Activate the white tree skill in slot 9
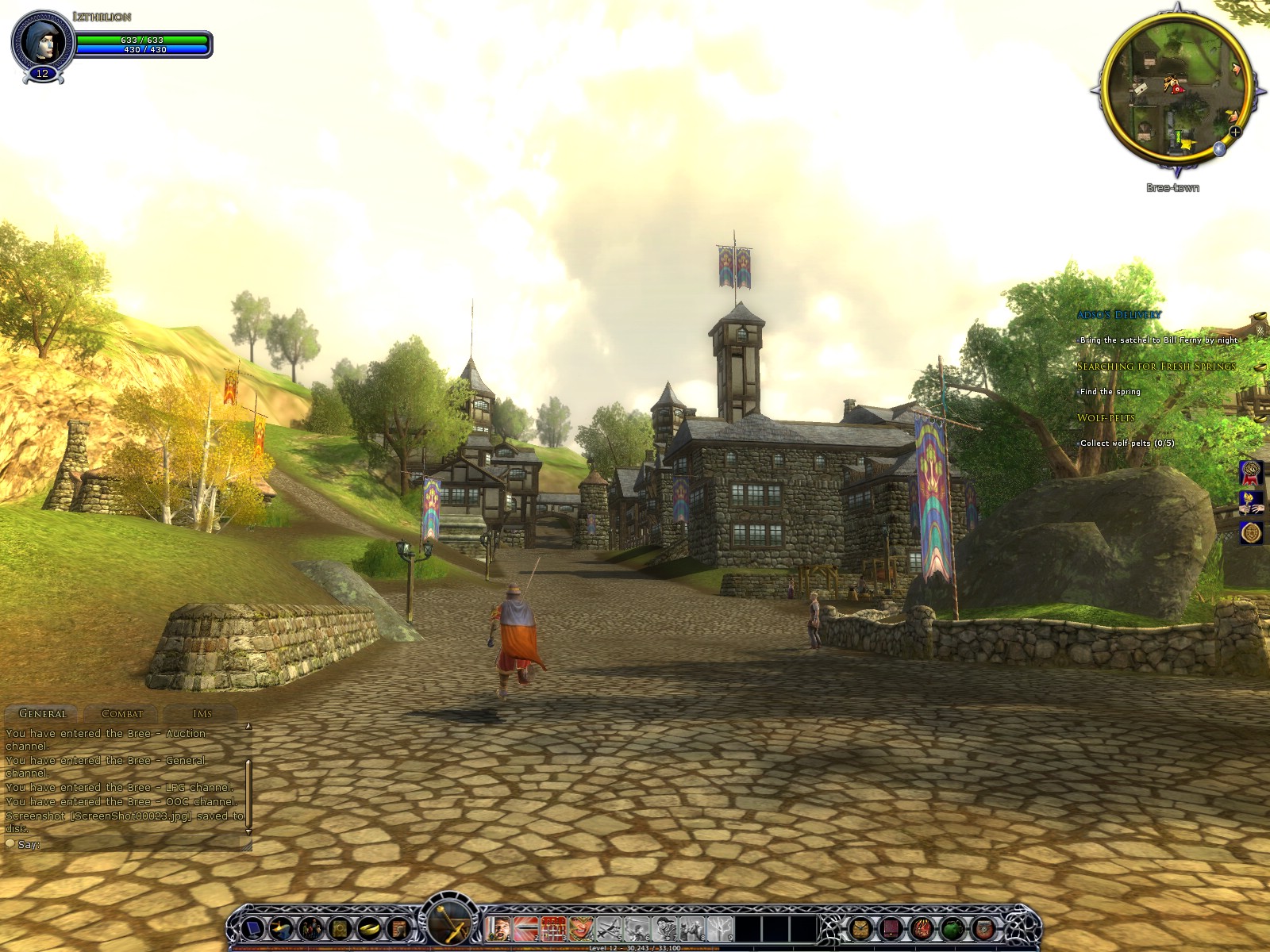Screen dimensions: 1270x952 (719, 927)
